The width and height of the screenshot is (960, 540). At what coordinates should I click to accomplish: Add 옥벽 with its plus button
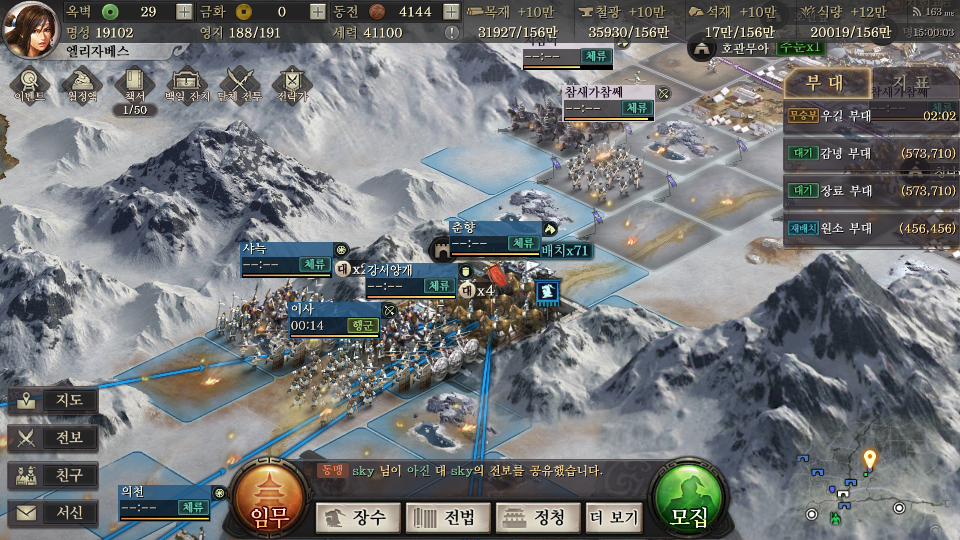point(184,12)
